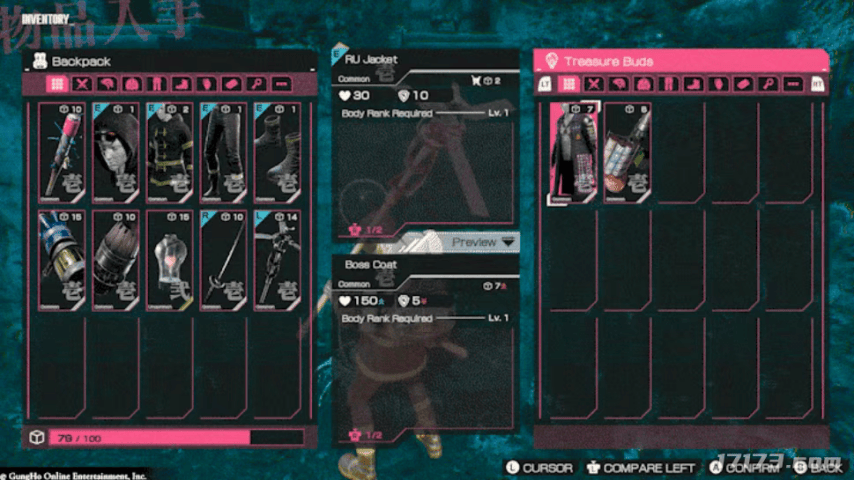Switch to Backpack boot category tab

tap(183, 85)
